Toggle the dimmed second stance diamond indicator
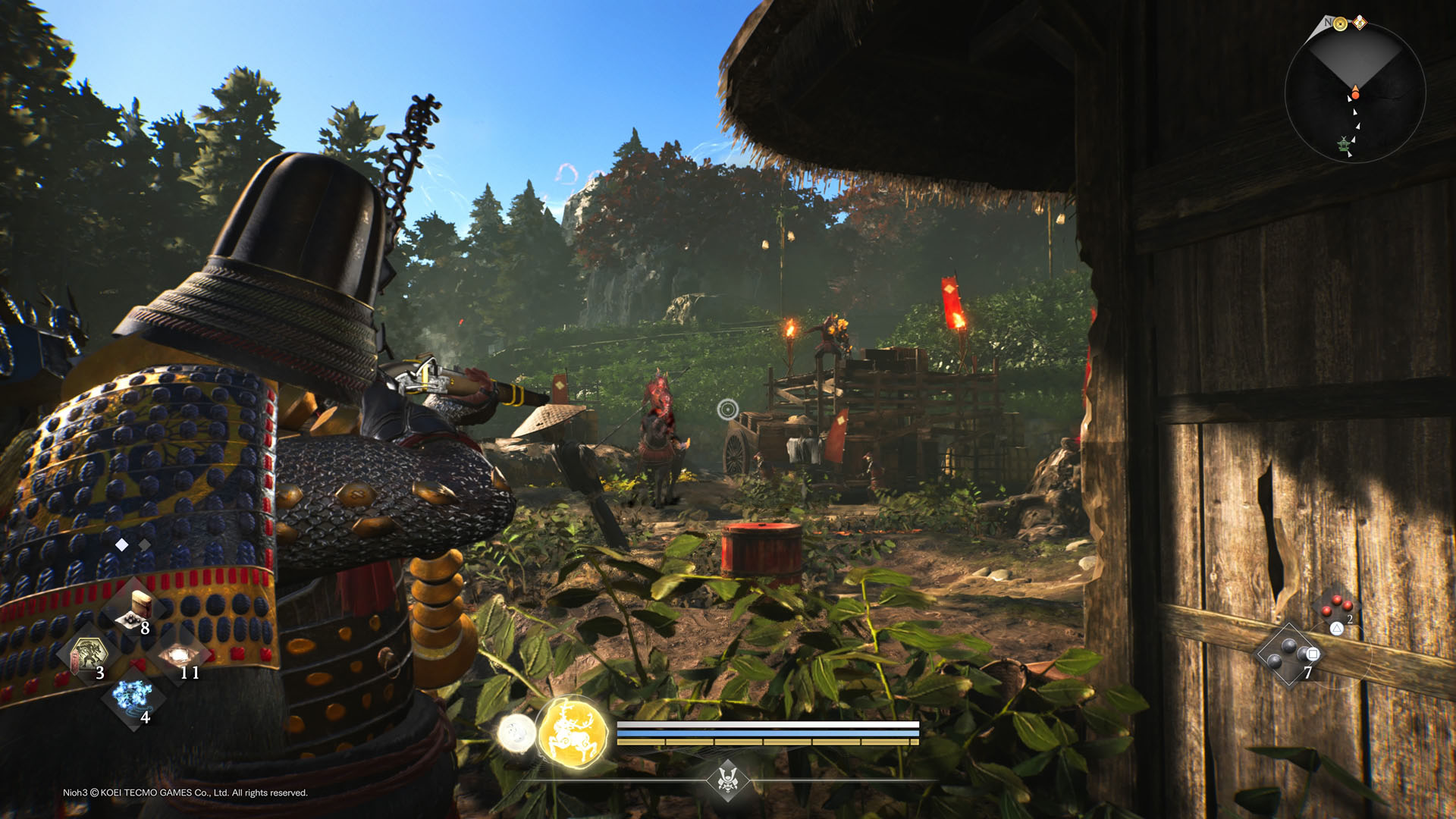The height and width of the screenshot is (819, 1456). coord(143,544)
